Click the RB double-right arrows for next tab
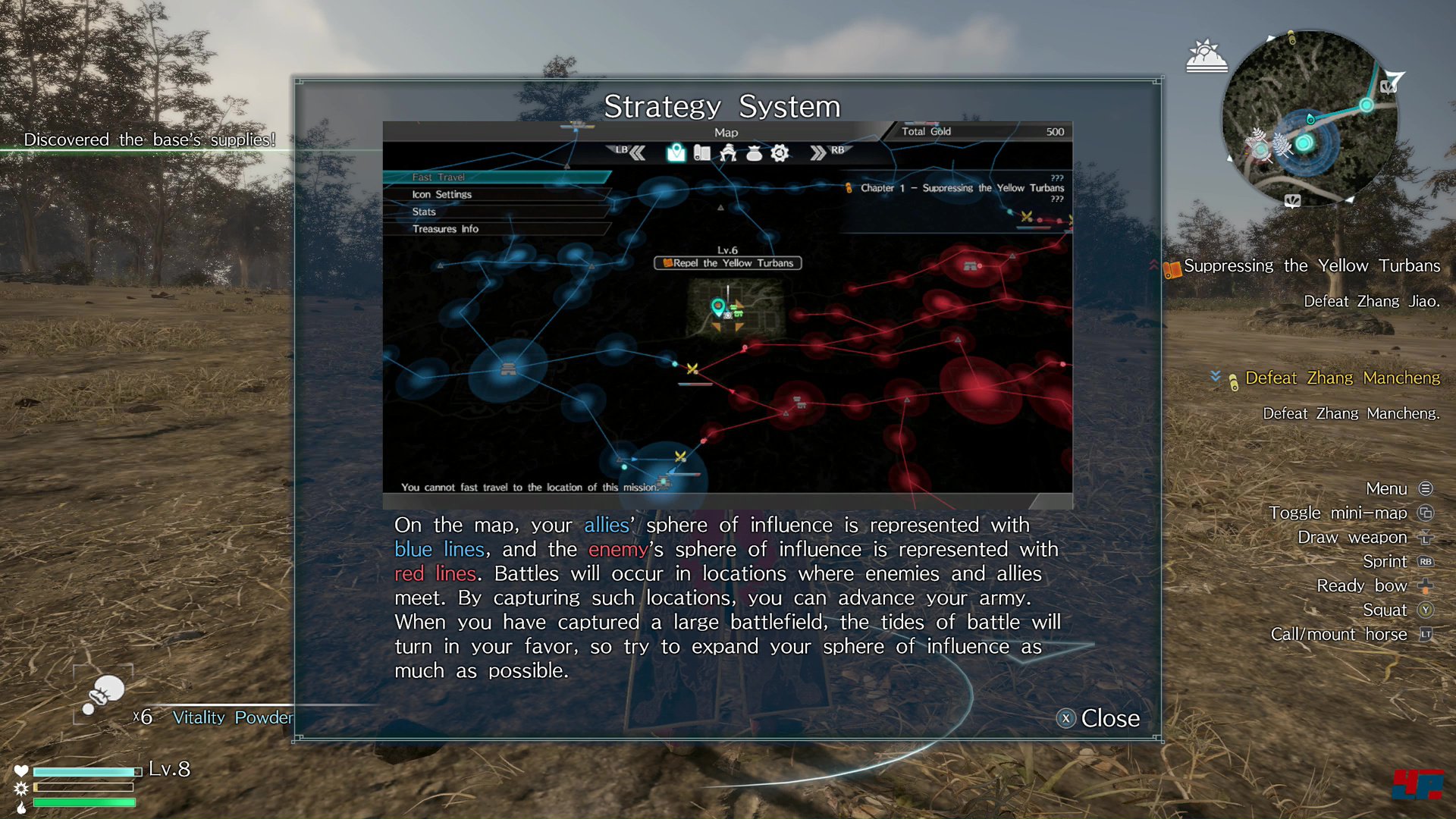Image resolution: width=1456 pixels, height=819 pixels. (819, 152)
